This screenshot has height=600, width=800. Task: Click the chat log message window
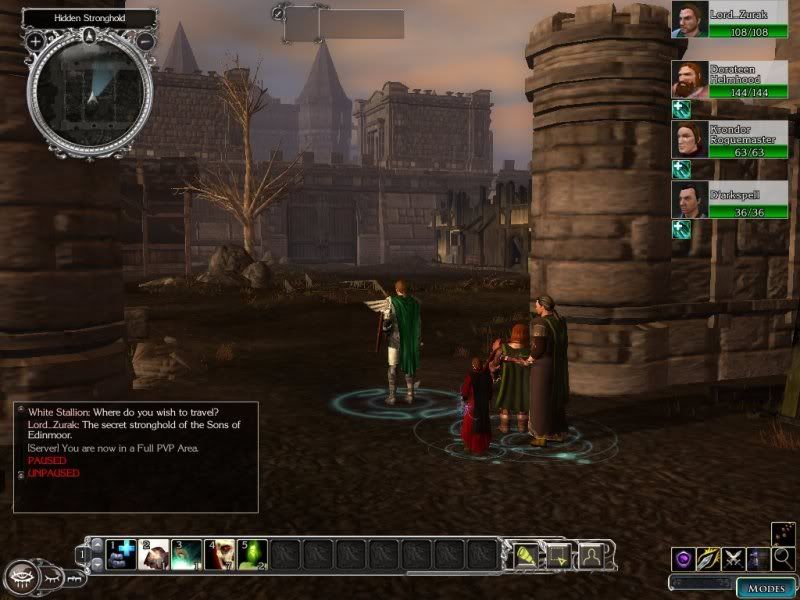coord(135,456)
